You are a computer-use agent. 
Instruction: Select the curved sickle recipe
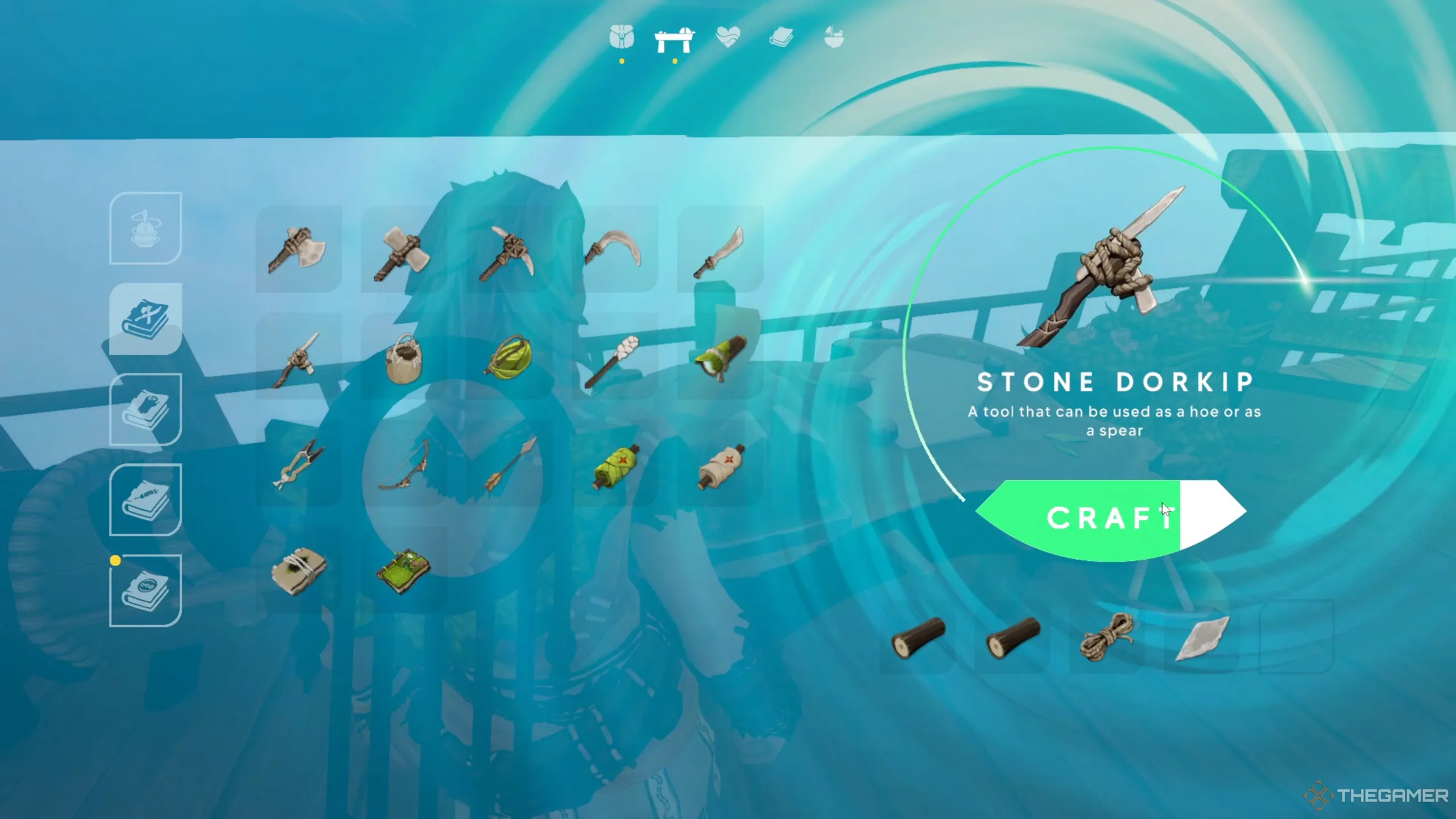click(x=613, y=249)
